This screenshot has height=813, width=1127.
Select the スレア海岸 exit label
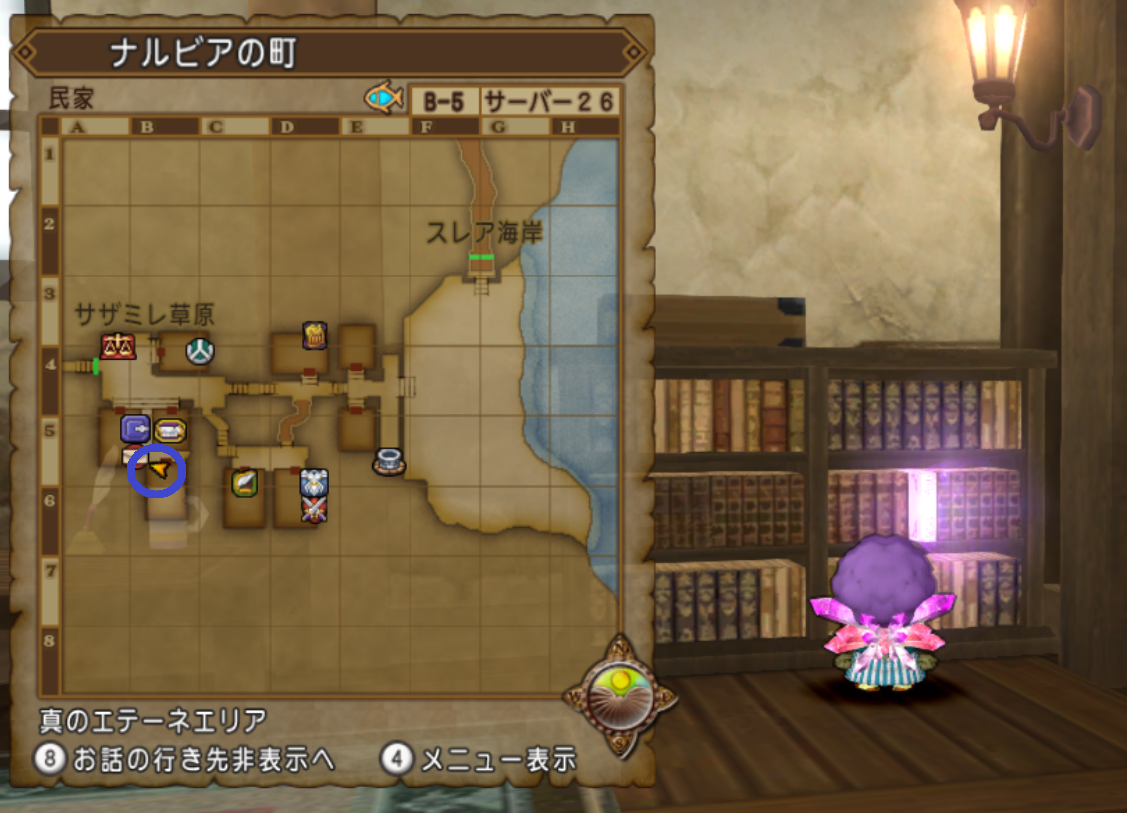(484, 234)
